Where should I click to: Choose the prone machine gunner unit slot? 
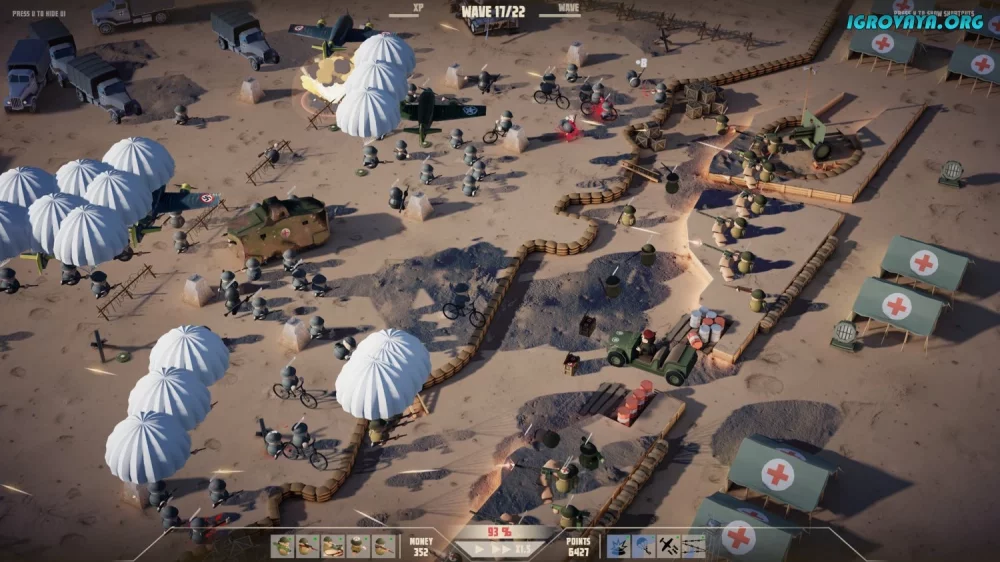(333, 547)
